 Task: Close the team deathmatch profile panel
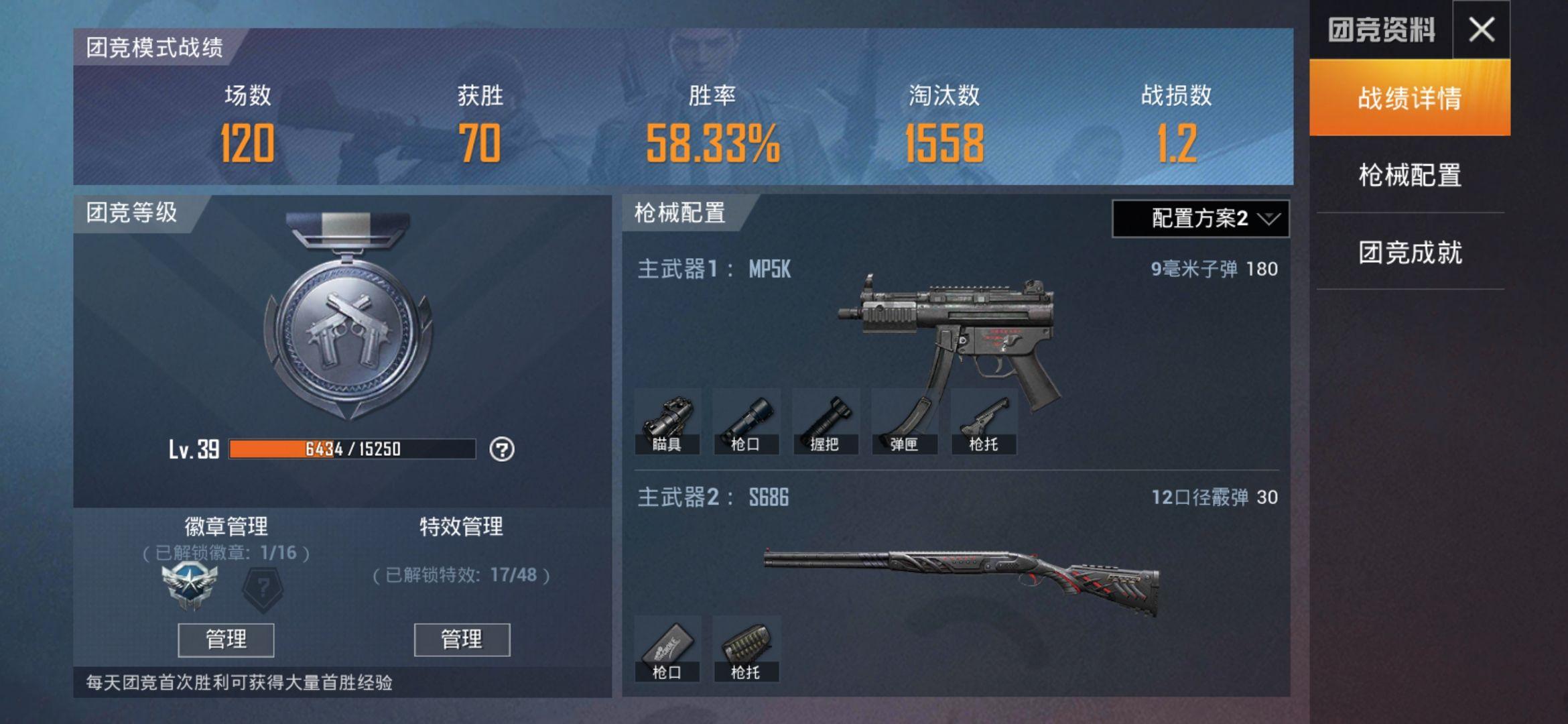click(x=1481, y=29)
